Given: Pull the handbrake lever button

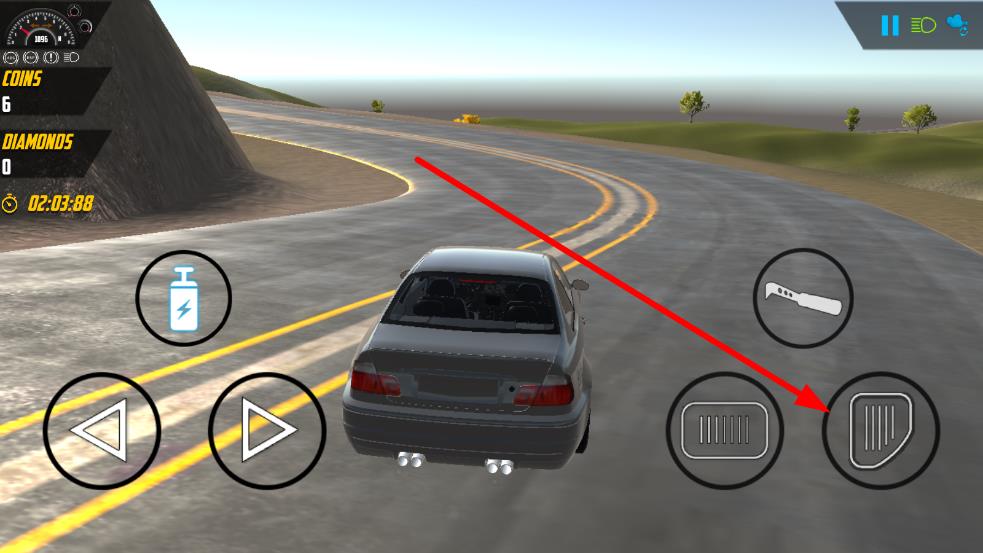Looking at the screenshot, I should point(803,298).
